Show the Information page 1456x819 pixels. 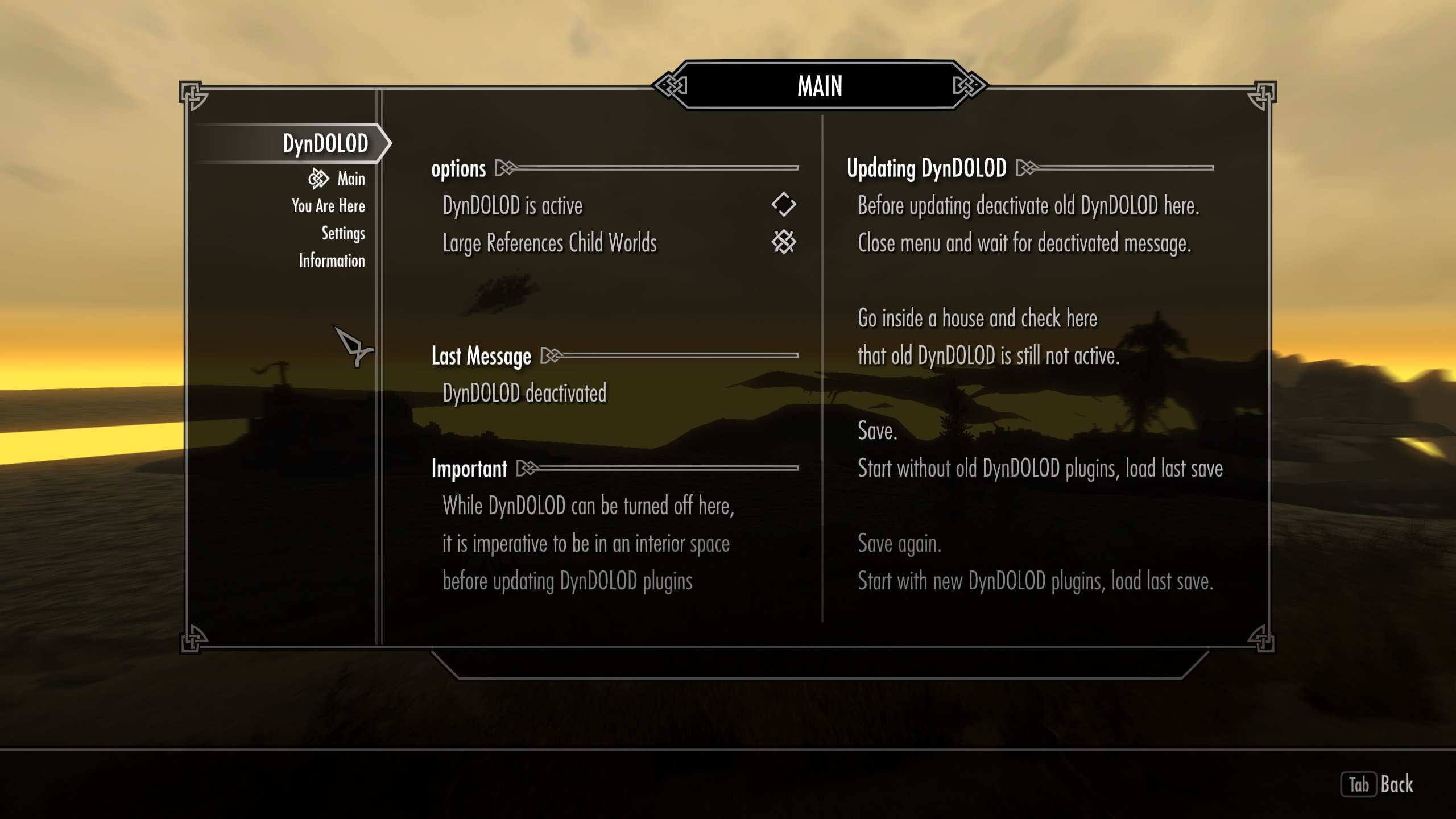coord(332,260)
